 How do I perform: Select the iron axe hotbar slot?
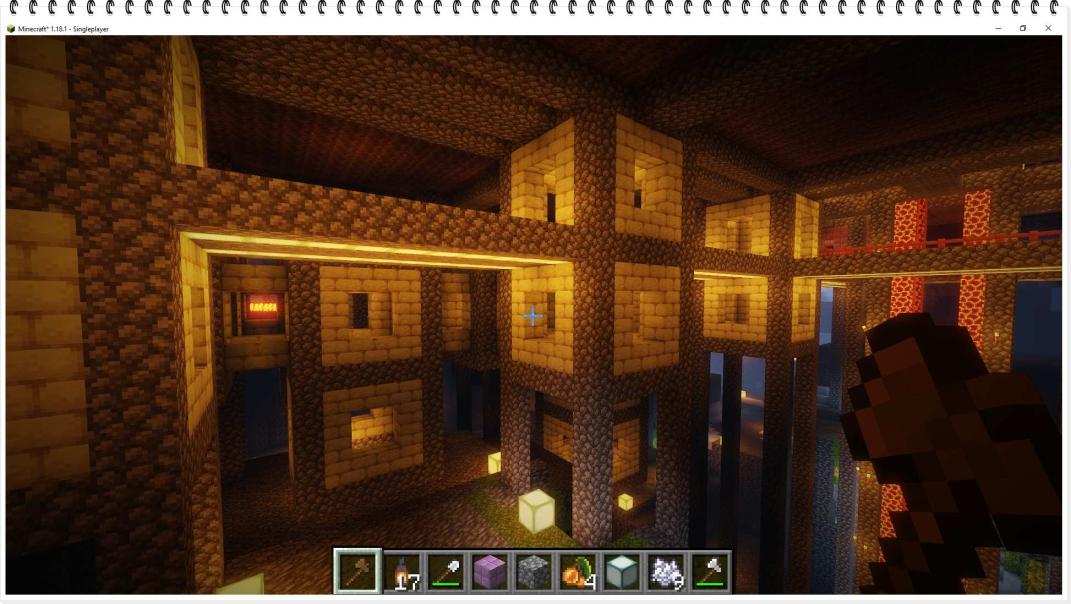pos(709,571)
